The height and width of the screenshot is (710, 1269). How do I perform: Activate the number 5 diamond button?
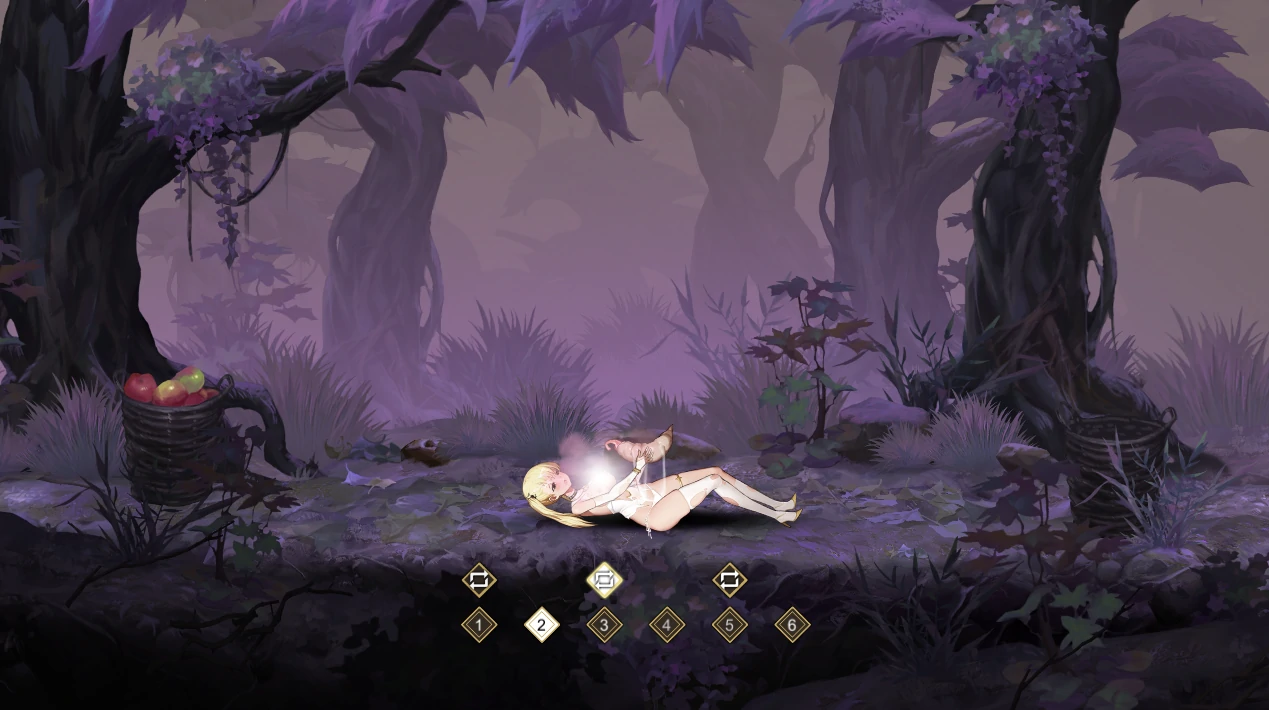[730, 626]
